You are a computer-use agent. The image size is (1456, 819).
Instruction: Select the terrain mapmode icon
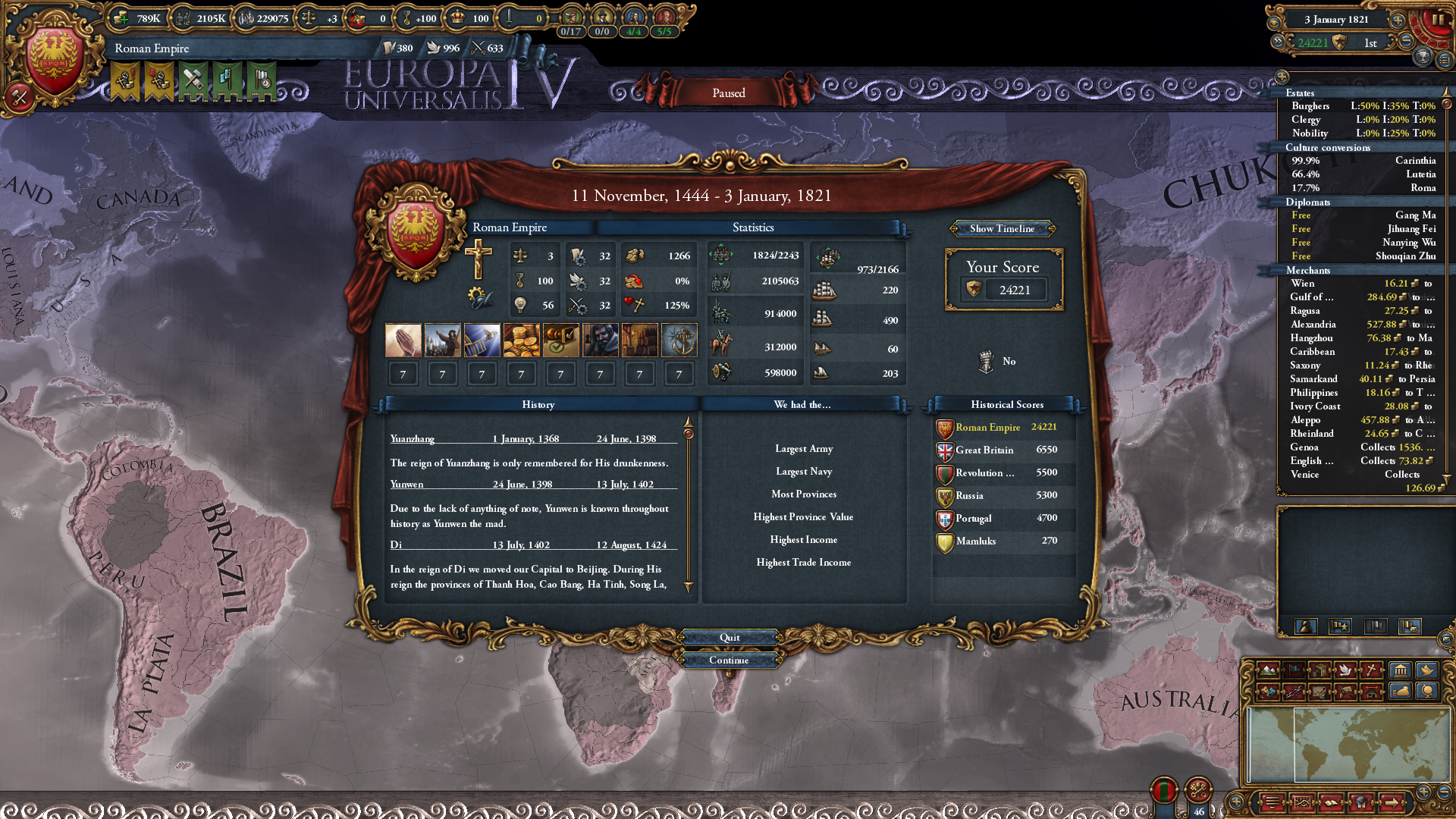(x=1267, y=670)
